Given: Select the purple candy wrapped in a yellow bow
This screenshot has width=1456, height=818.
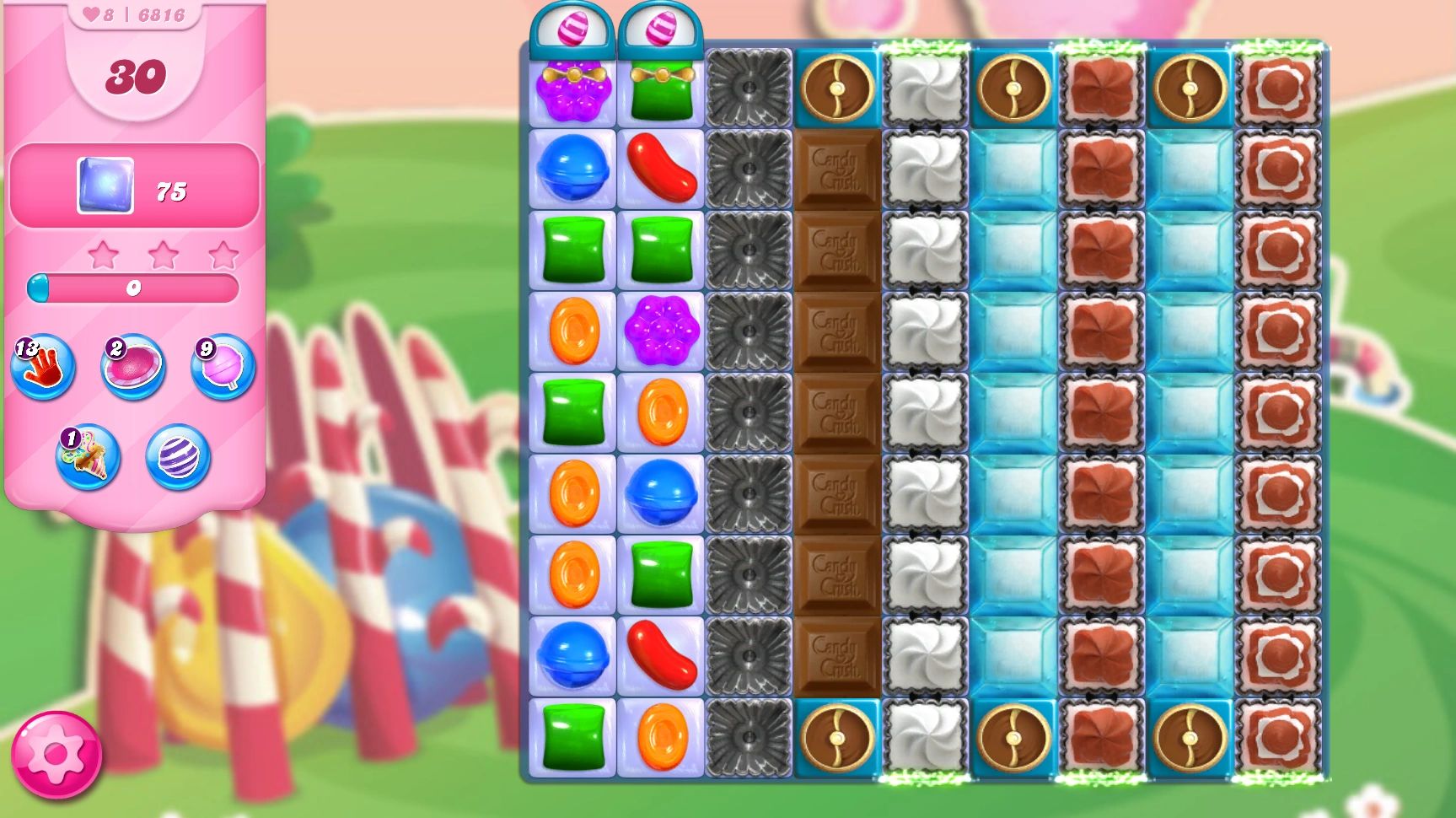Looking at the screenshot, I should [573, 90].
